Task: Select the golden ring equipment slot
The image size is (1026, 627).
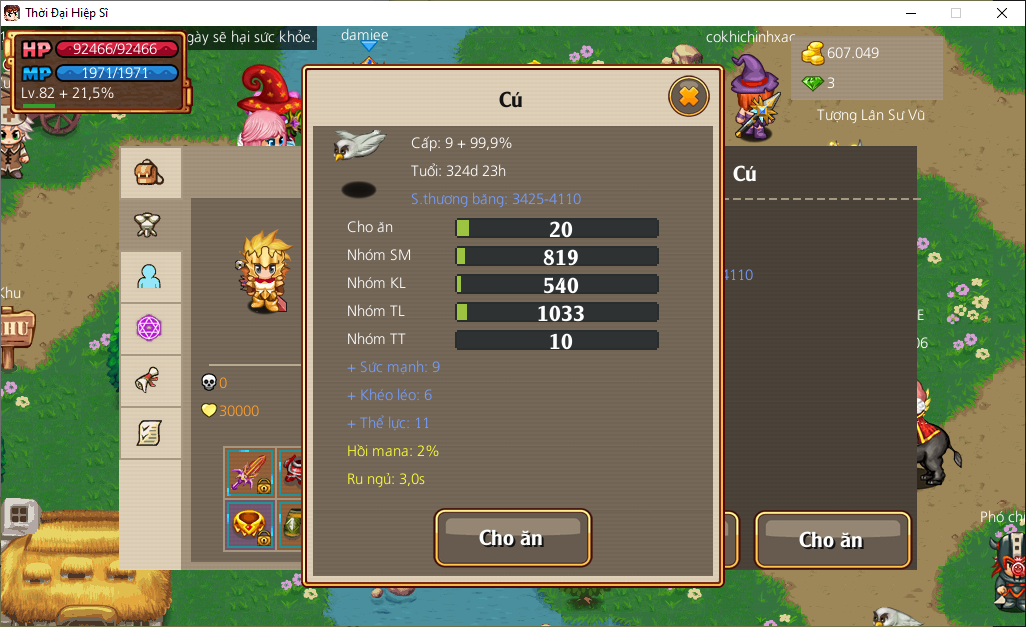Action: pos(250,524)
